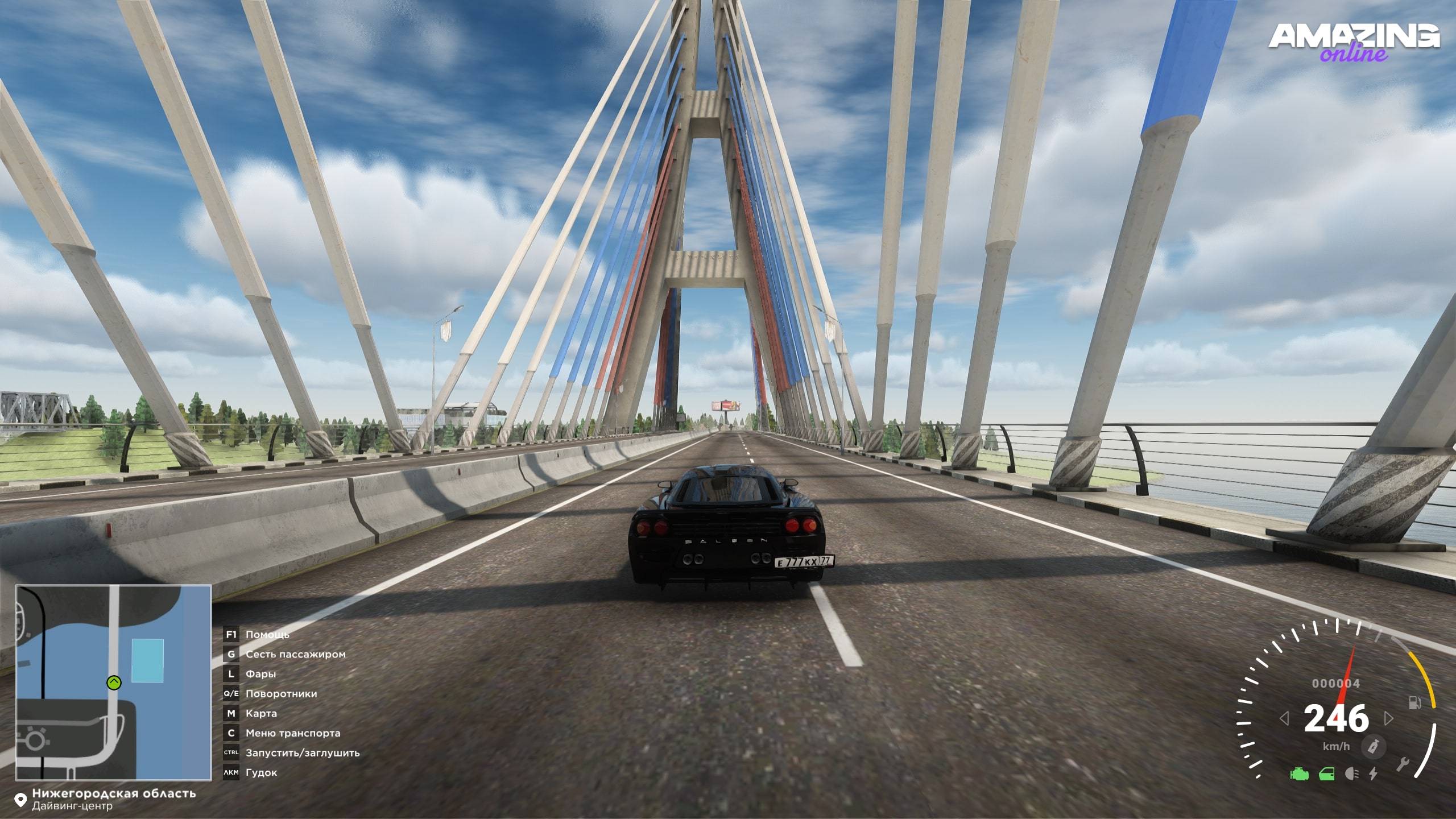Click the Amazing Online logo
This screenshot has height=819, width=1456.
click(1354, 42)
